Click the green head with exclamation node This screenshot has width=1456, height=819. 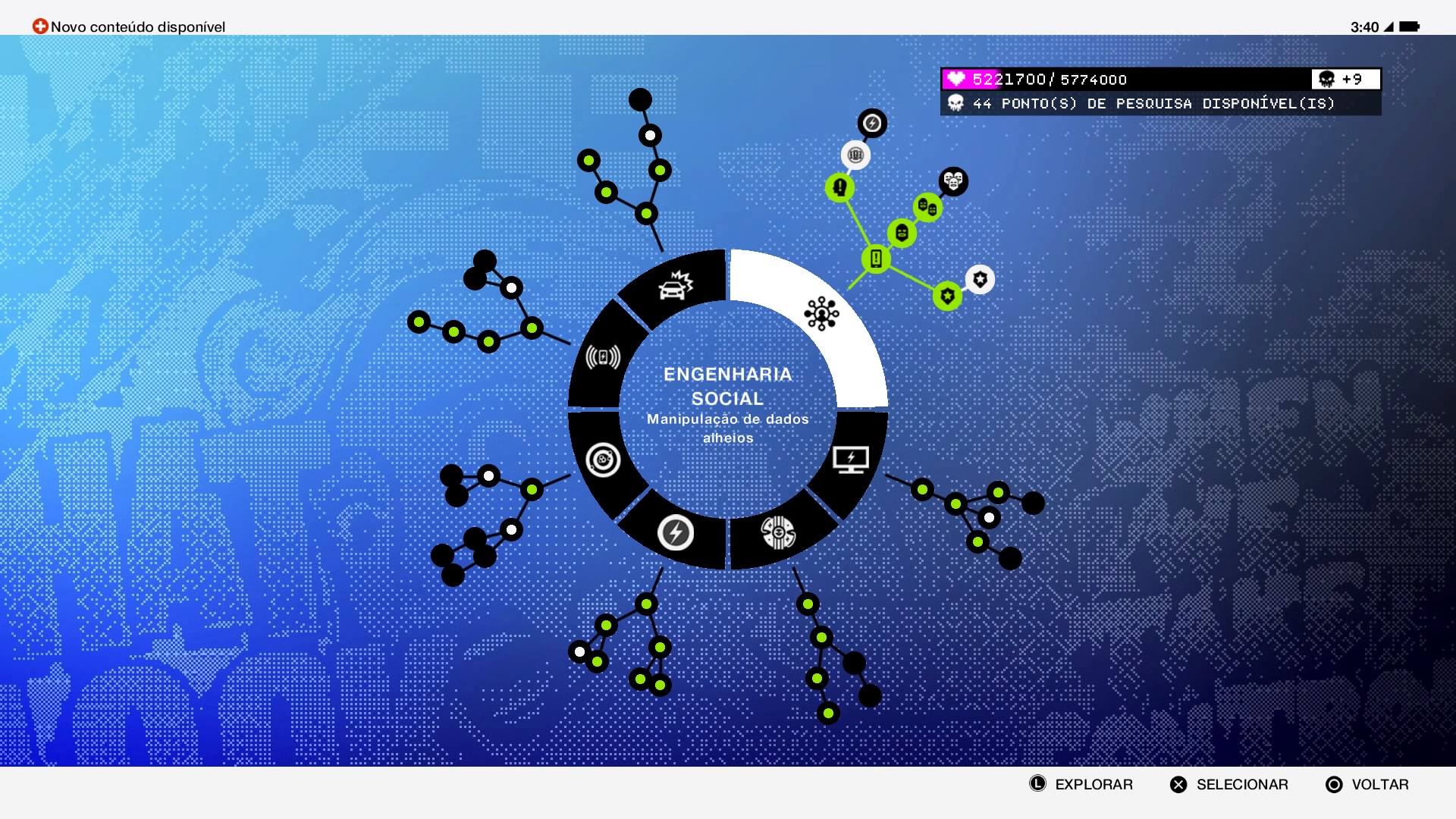[839, 187]
